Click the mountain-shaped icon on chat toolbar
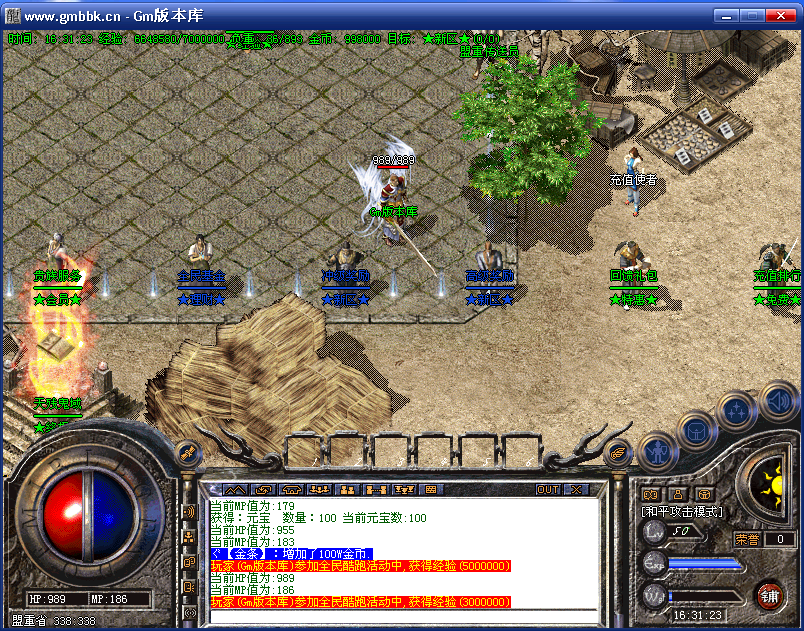This screenshot has height=631, width=804. pos(234,490)
